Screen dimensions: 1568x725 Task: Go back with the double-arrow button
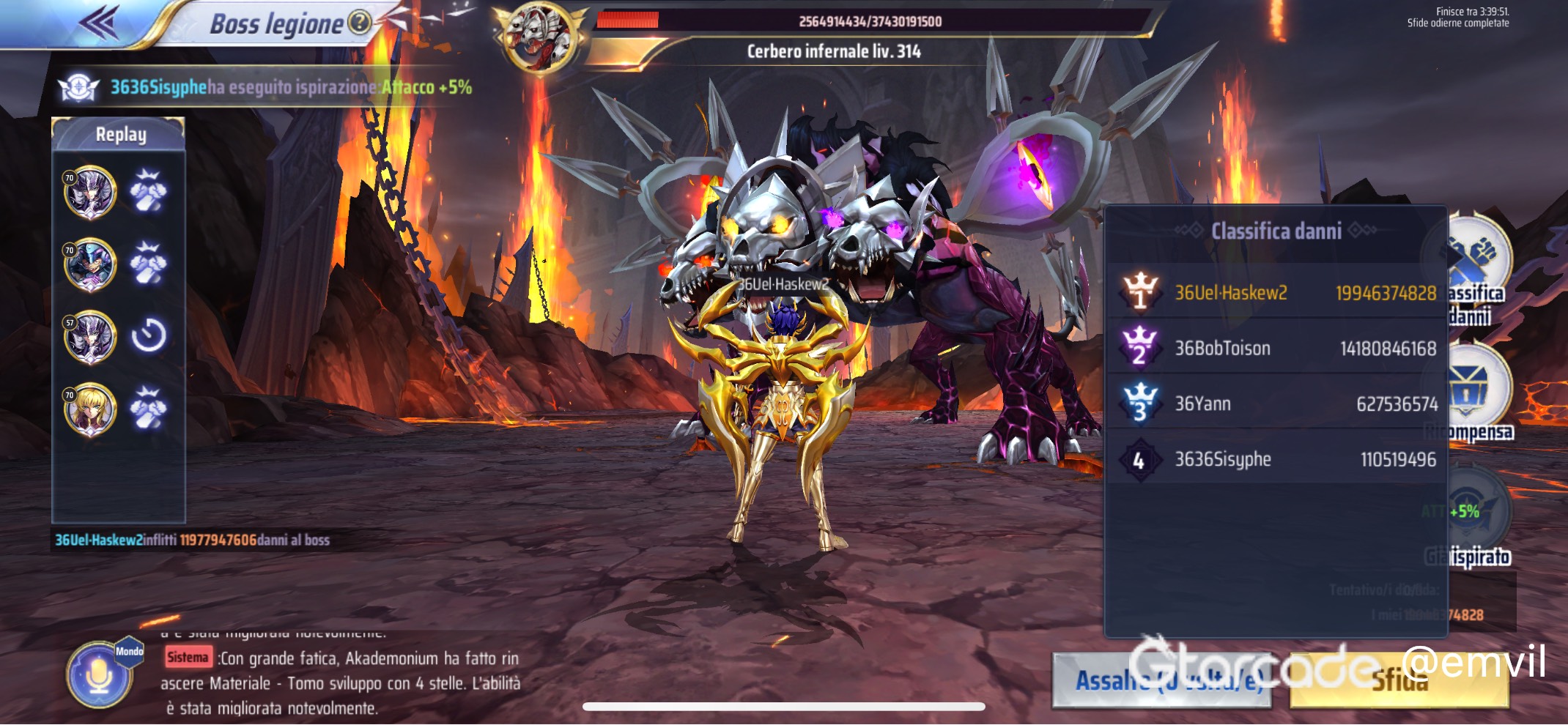100,22
